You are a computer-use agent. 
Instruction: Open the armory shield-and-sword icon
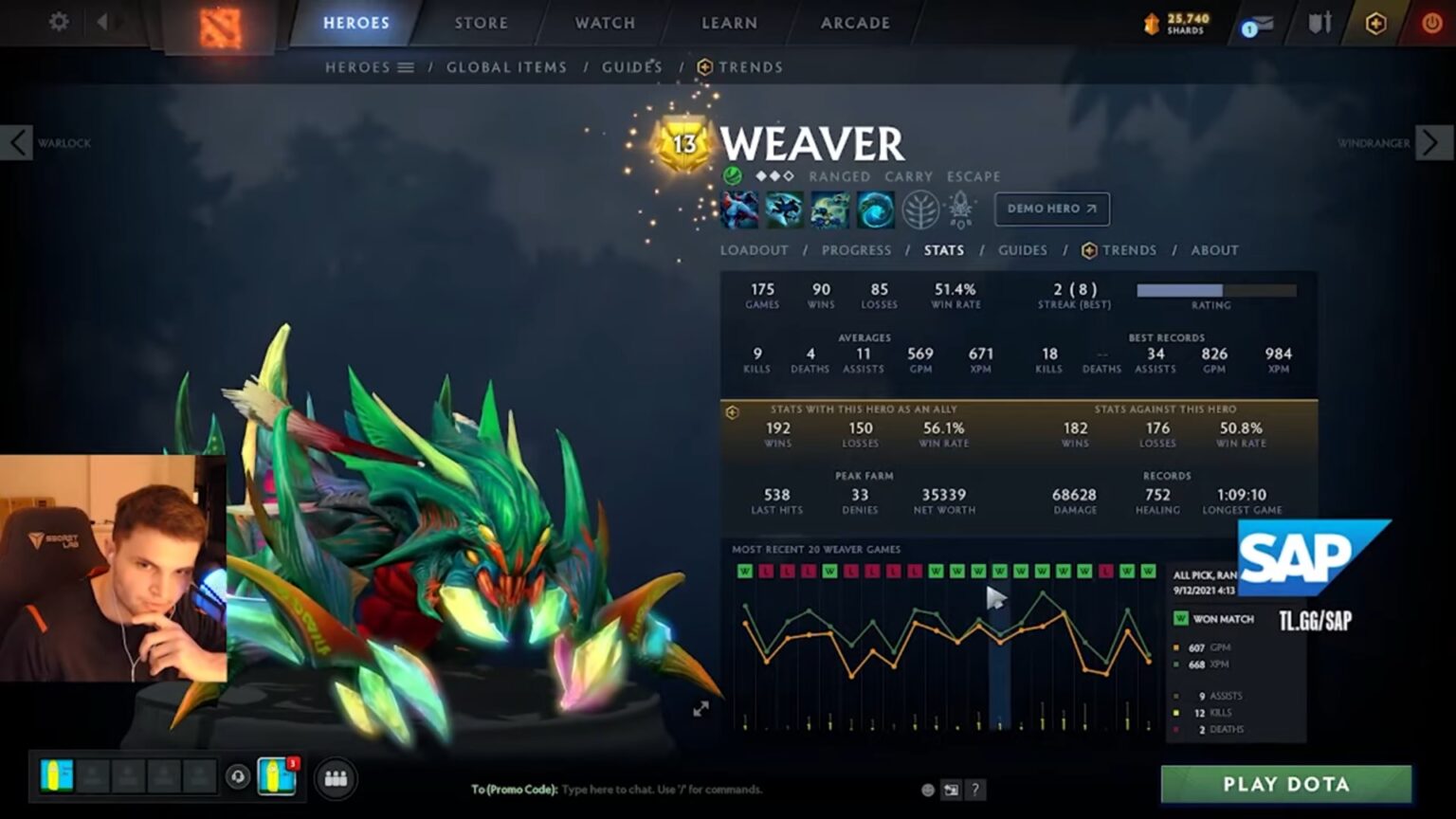coord(1319,23)
